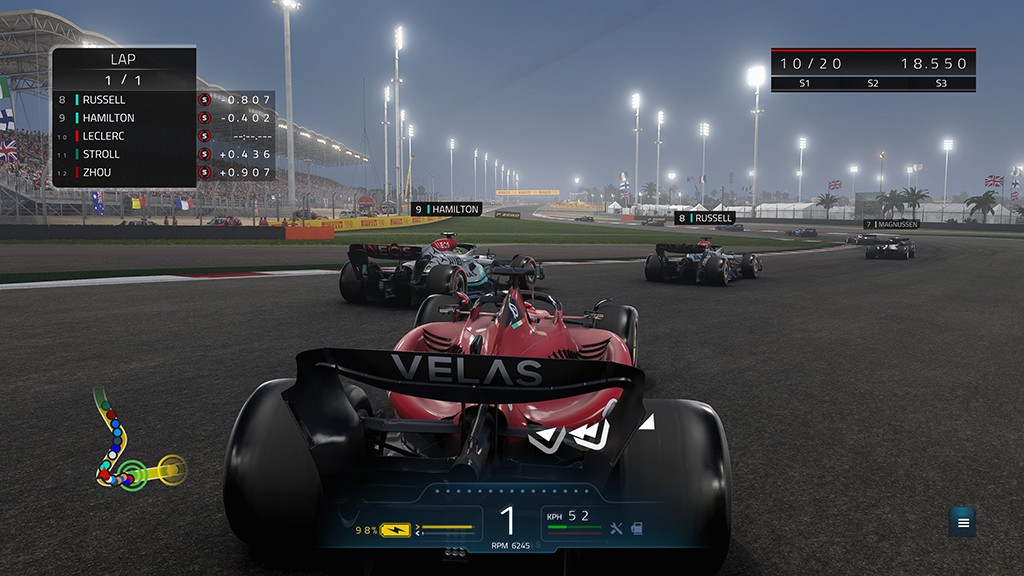Open the hamburger menu button
The image size is (1024, 576).
coord(963,522)
